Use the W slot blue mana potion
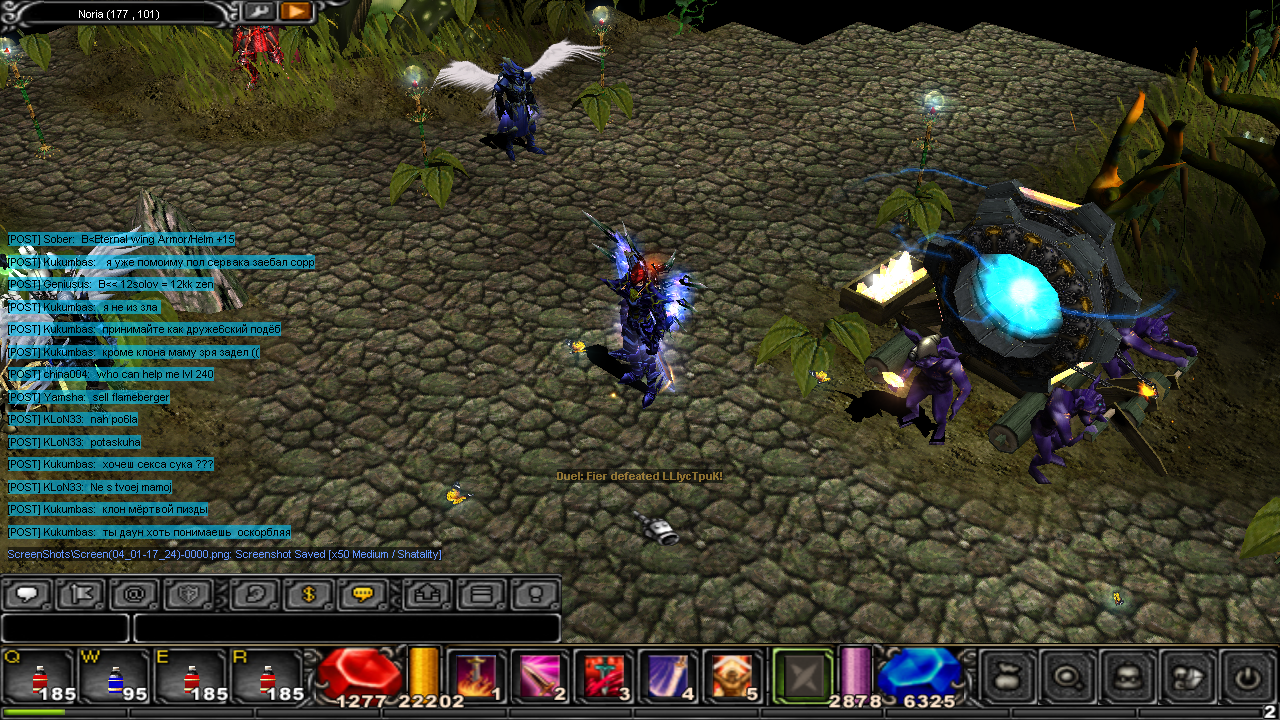The image size is (1280, 720). pyautogui.click(x=115, y=677)
